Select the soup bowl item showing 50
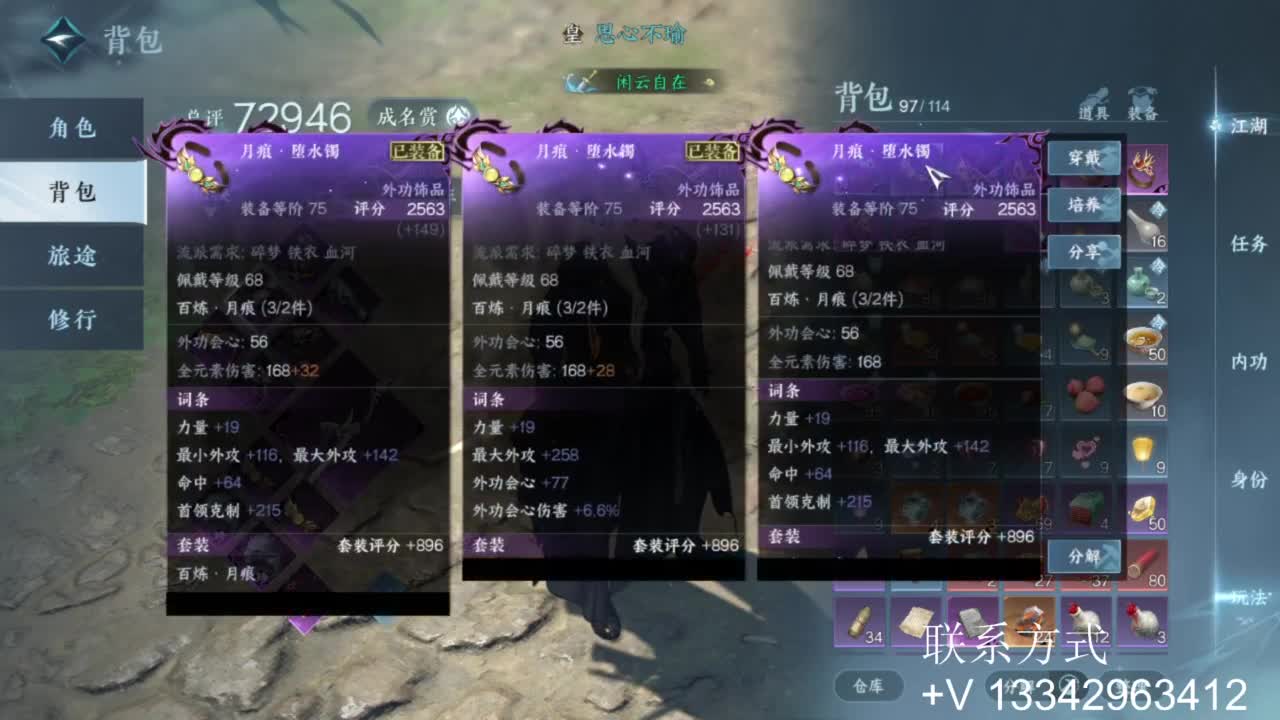Image resolution: width=1280 pixels, height=720 pixels. pyautogui.click(x=1146, y=338)
